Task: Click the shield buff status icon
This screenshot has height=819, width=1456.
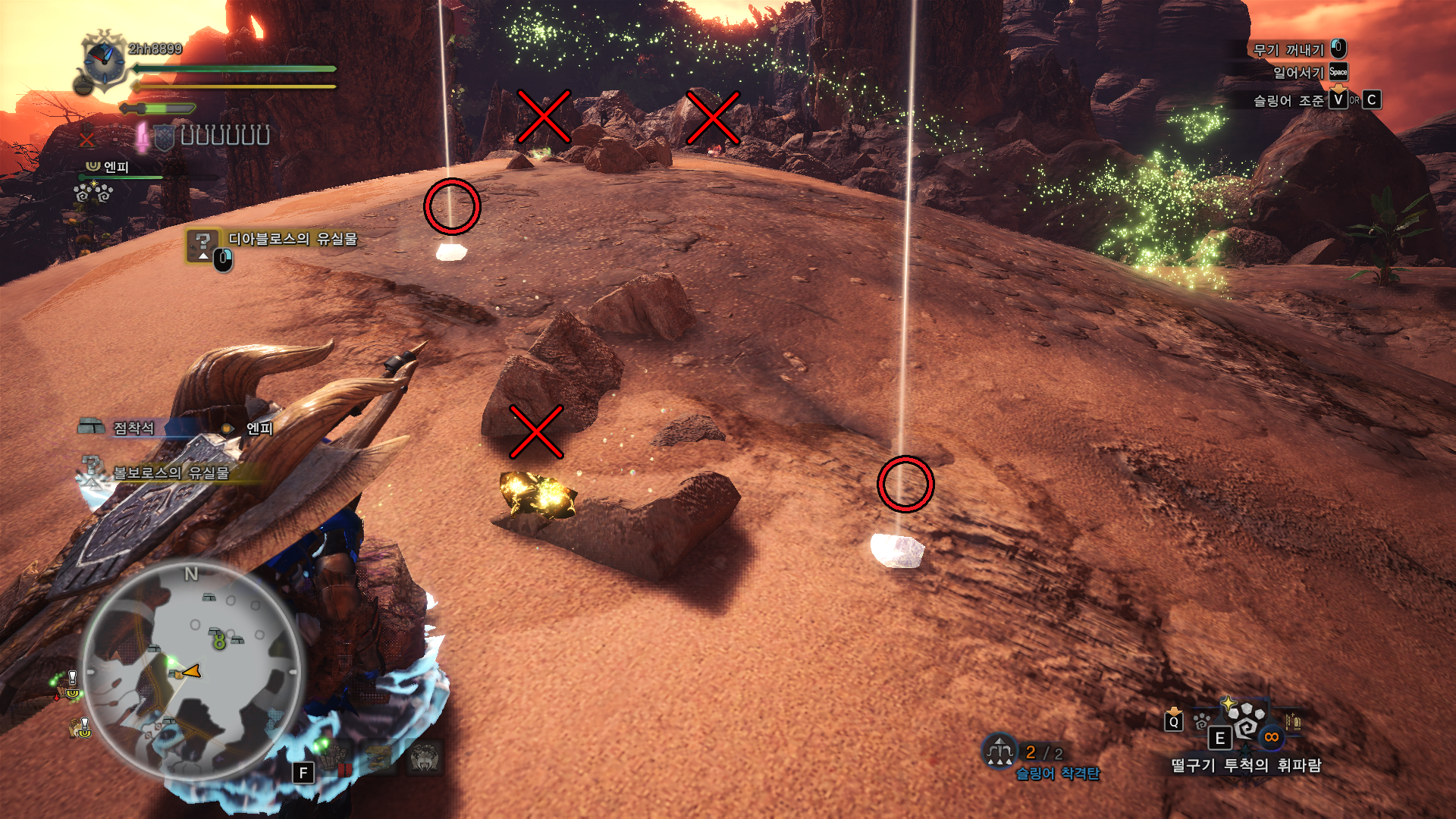Action: (x=164, y=136)
